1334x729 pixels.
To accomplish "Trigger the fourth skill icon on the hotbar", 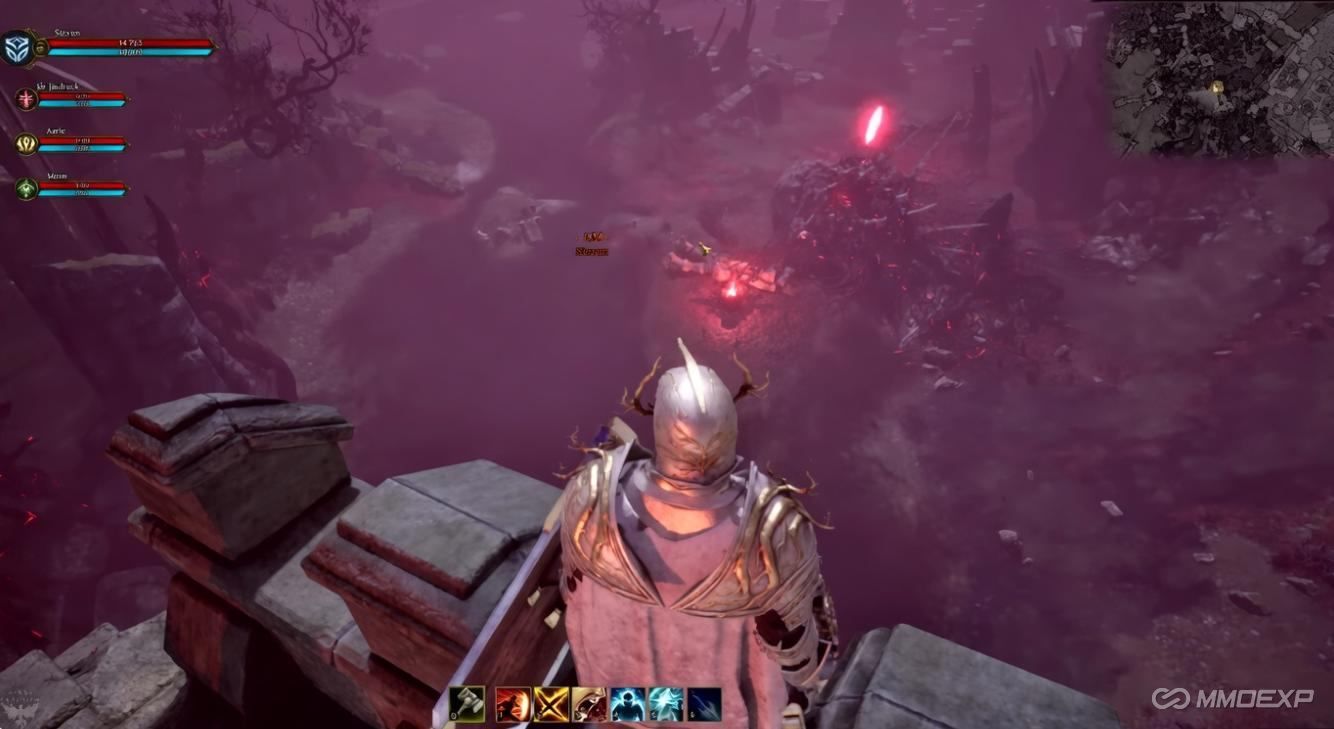I will [x=590, y=707].
